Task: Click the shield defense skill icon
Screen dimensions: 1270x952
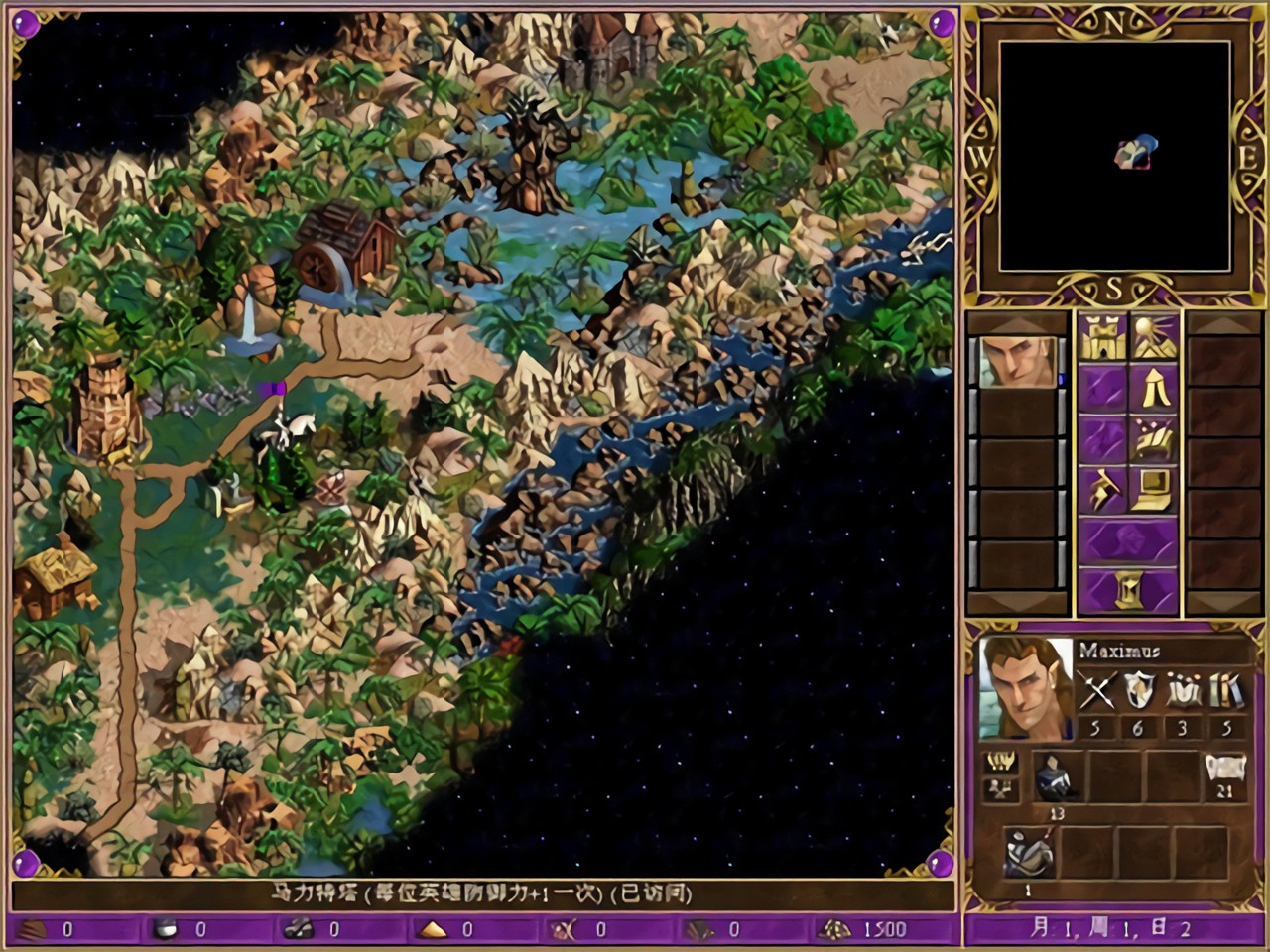Action: pos(1139,691)
